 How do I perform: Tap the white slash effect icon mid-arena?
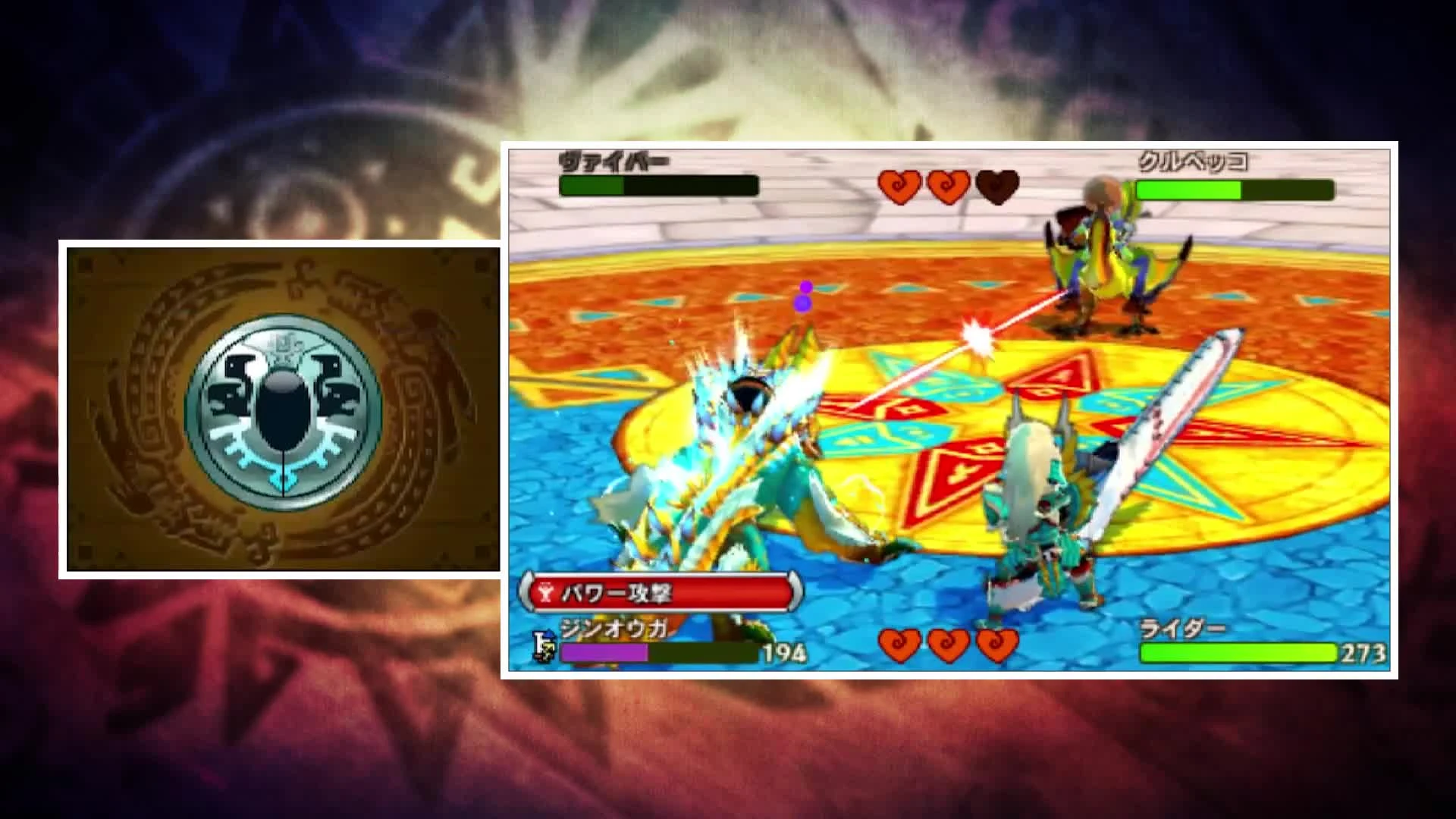click(x=978, y=335)
